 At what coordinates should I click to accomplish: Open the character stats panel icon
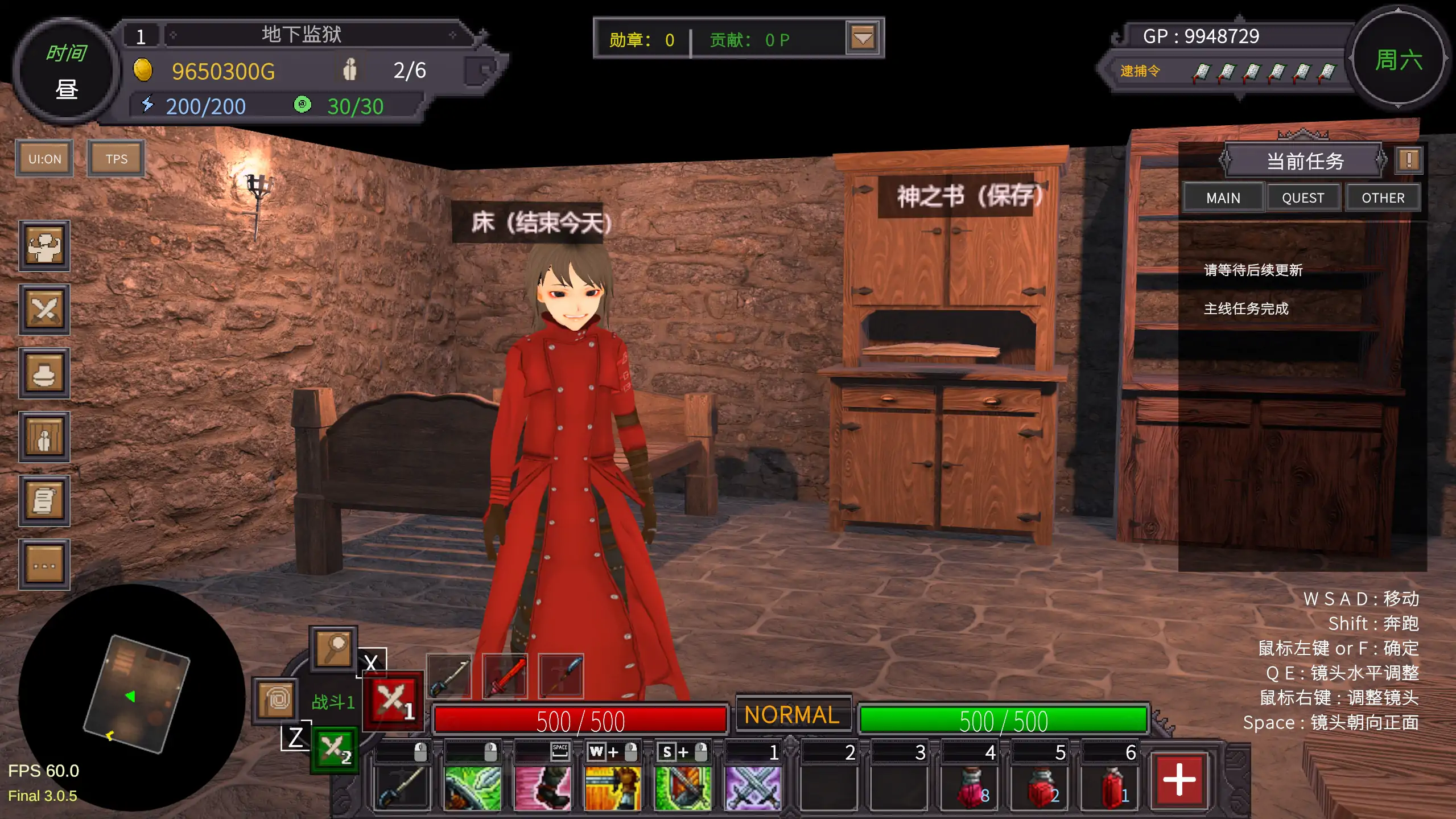44,246
